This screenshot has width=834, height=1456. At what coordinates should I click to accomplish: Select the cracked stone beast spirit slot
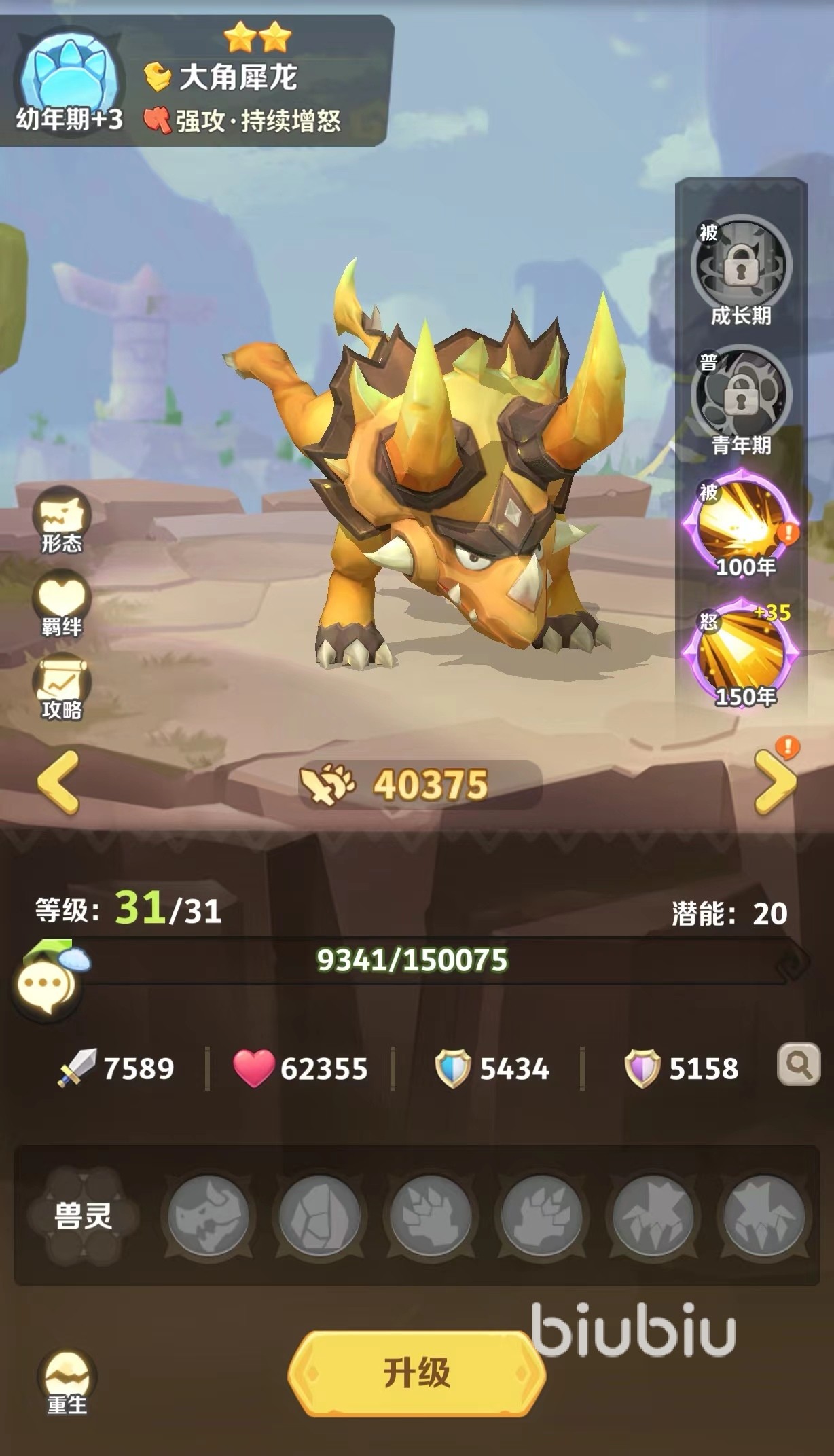pyautogui.click(x=319, y=1216)
